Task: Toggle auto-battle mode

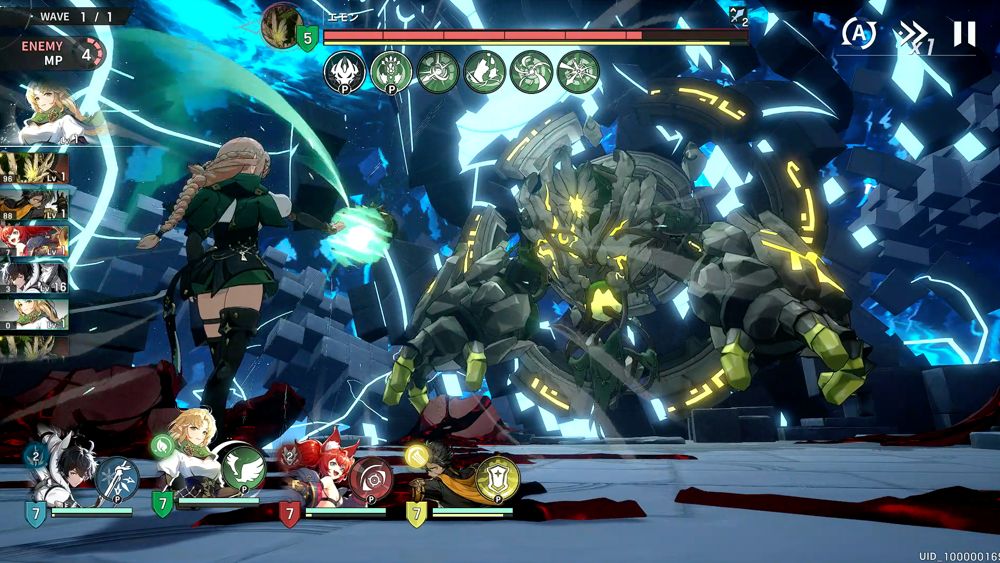Action: pos(858,33)
